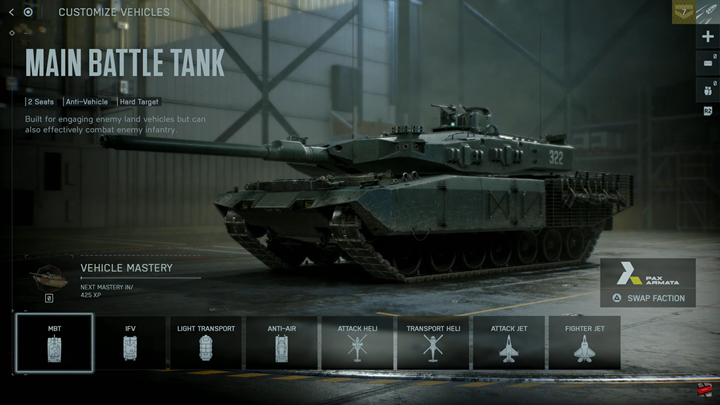
Task: Select the Fighter Jet tile
Action: (x=584, y=343)
